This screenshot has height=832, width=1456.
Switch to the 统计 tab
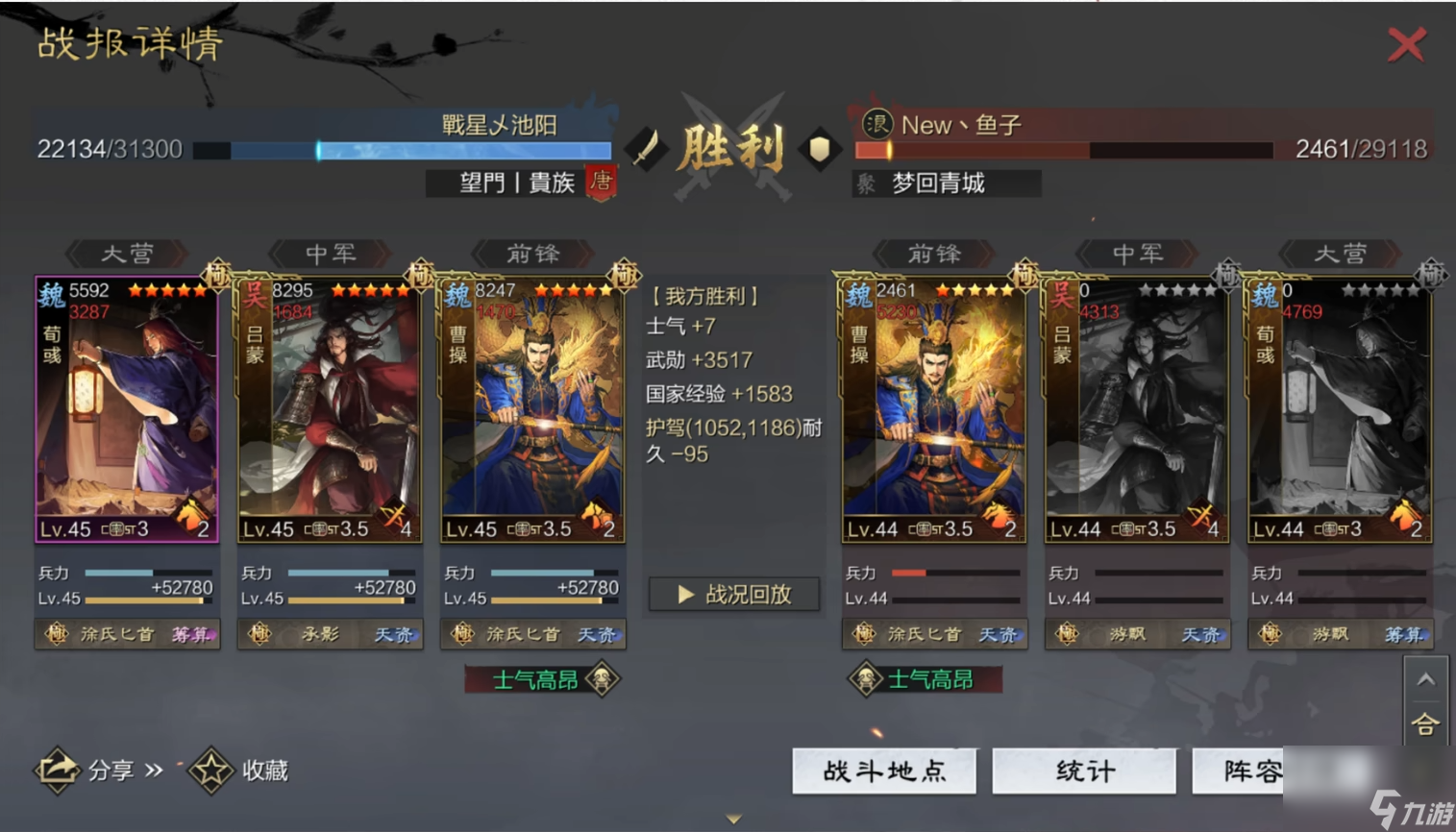[x=1084, y=771]
